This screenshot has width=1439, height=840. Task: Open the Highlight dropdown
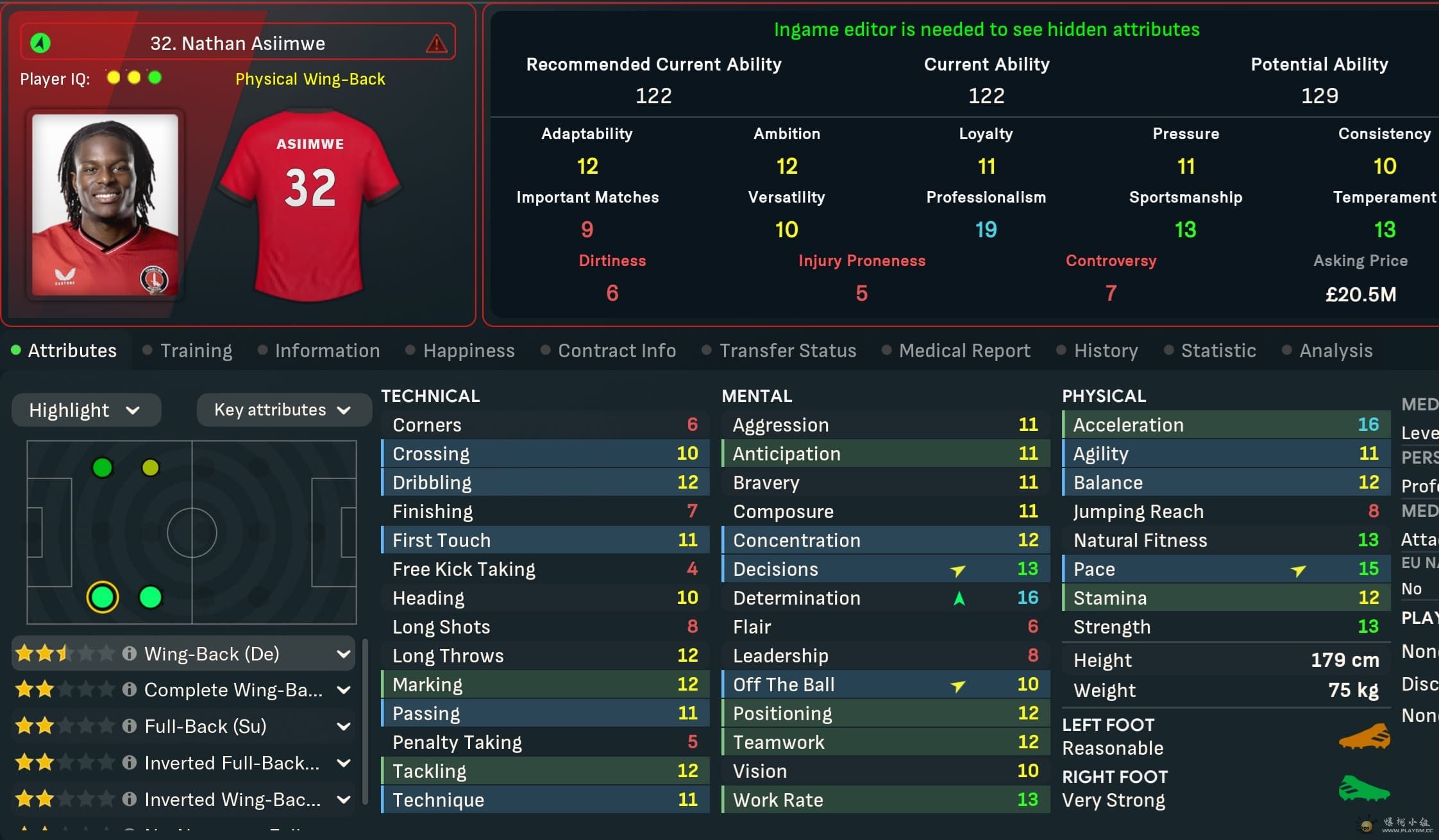(86, 410)
